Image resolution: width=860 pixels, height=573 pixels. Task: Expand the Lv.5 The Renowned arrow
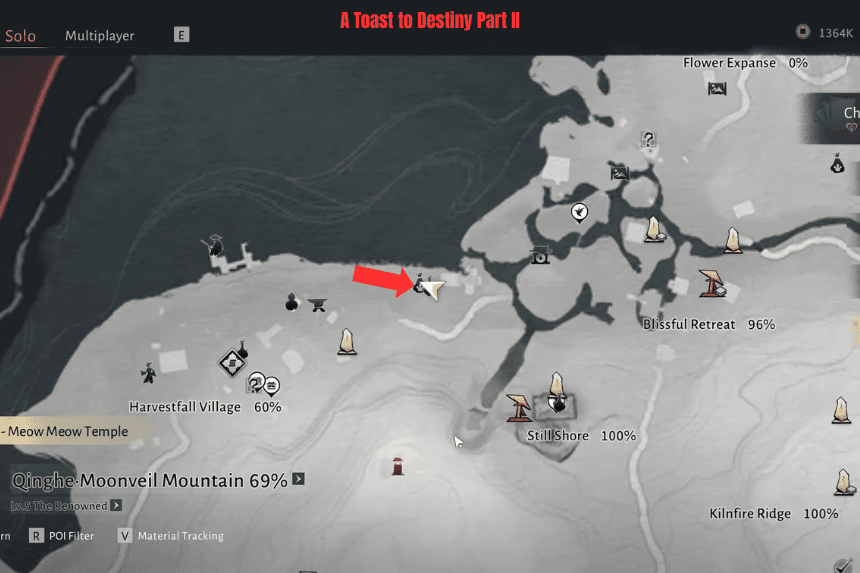[x=116, y=506]
